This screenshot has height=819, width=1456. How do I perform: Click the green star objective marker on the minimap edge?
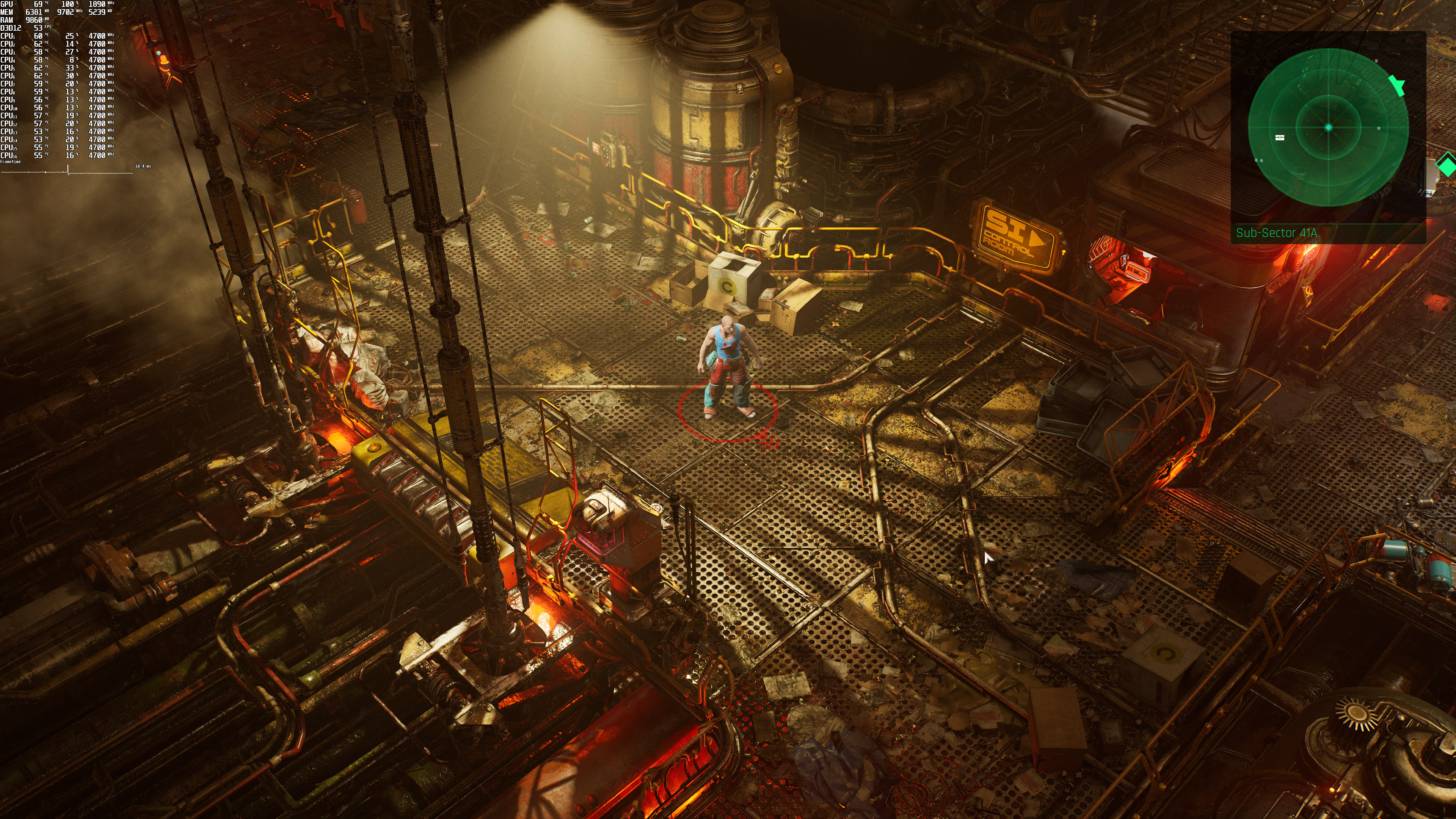pos(1397,85)
